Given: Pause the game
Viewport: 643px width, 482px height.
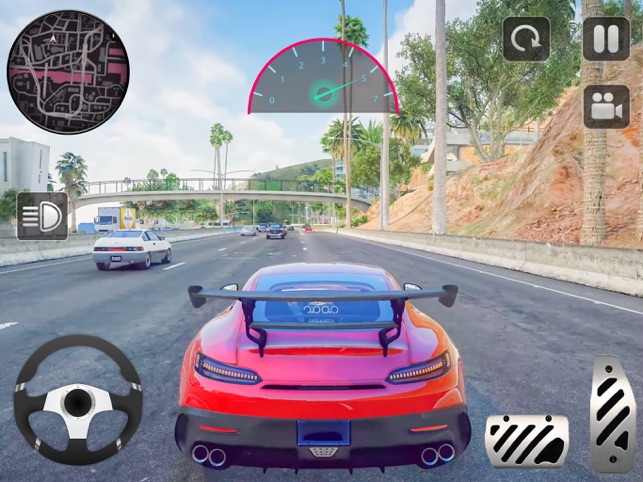Looking at the screenshot, I should pos(606,39).
